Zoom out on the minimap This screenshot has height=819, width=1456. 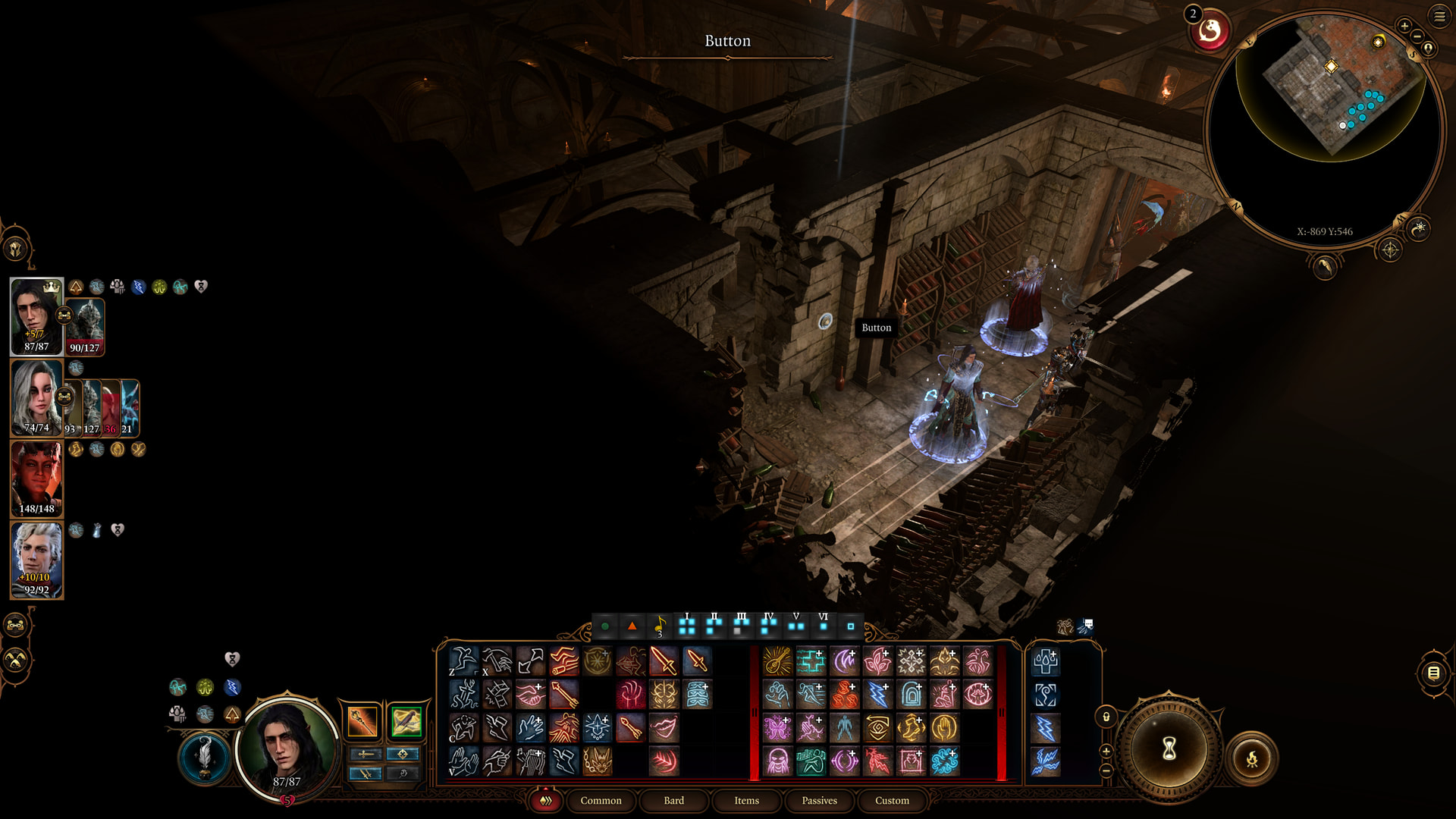click(1417, 37)
